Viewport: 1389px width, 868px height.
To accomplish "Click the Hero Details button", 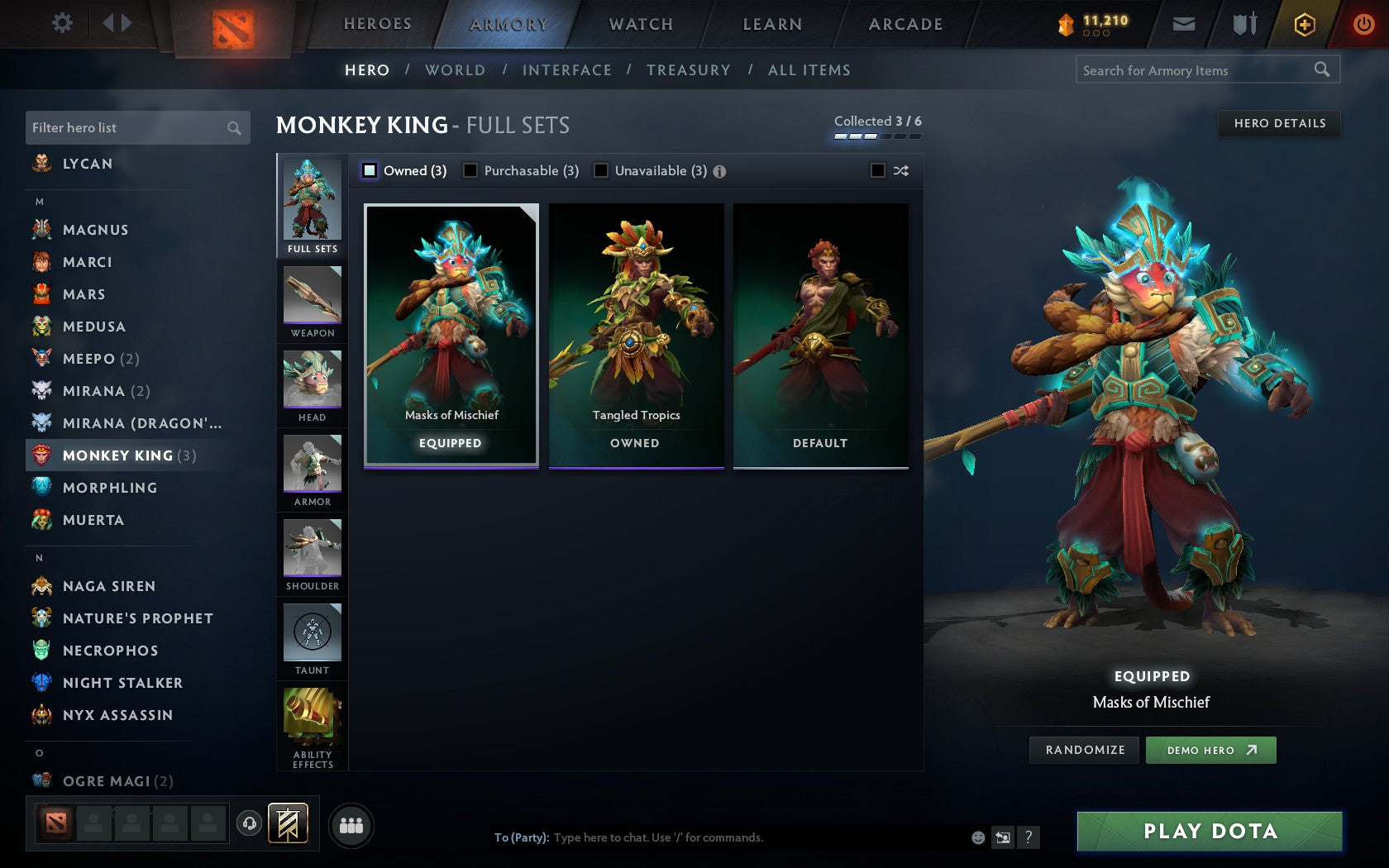I will click(1279, 123).
